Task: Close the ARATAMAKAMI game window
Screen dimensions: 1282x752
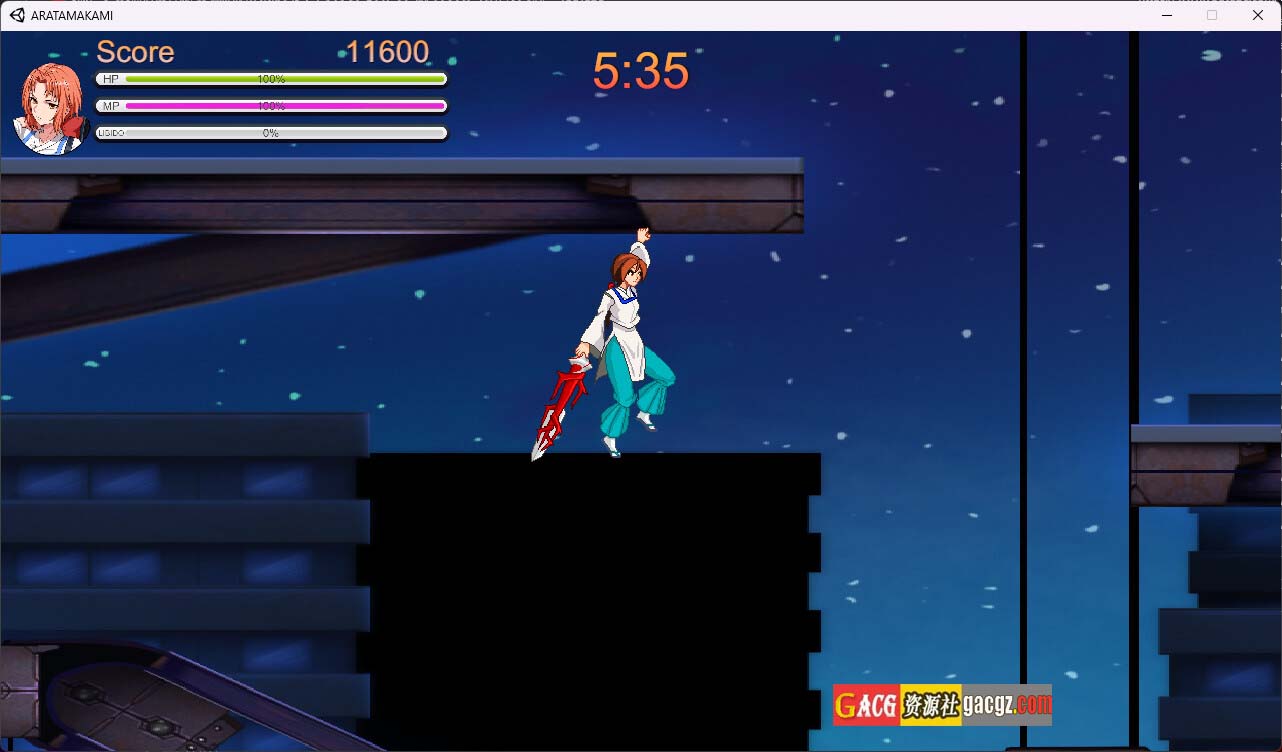Action: pos(1257,15)
